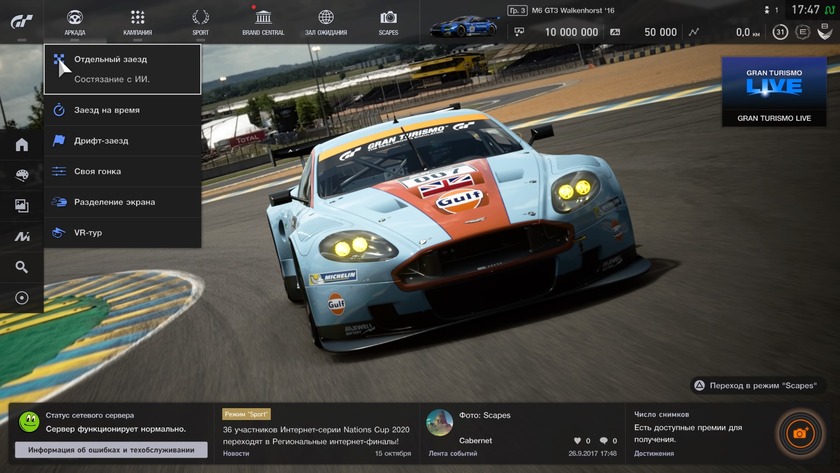Open the Зал ожидания lobby tab
This screenshot has width=840, height=473.
coord(326,21)
